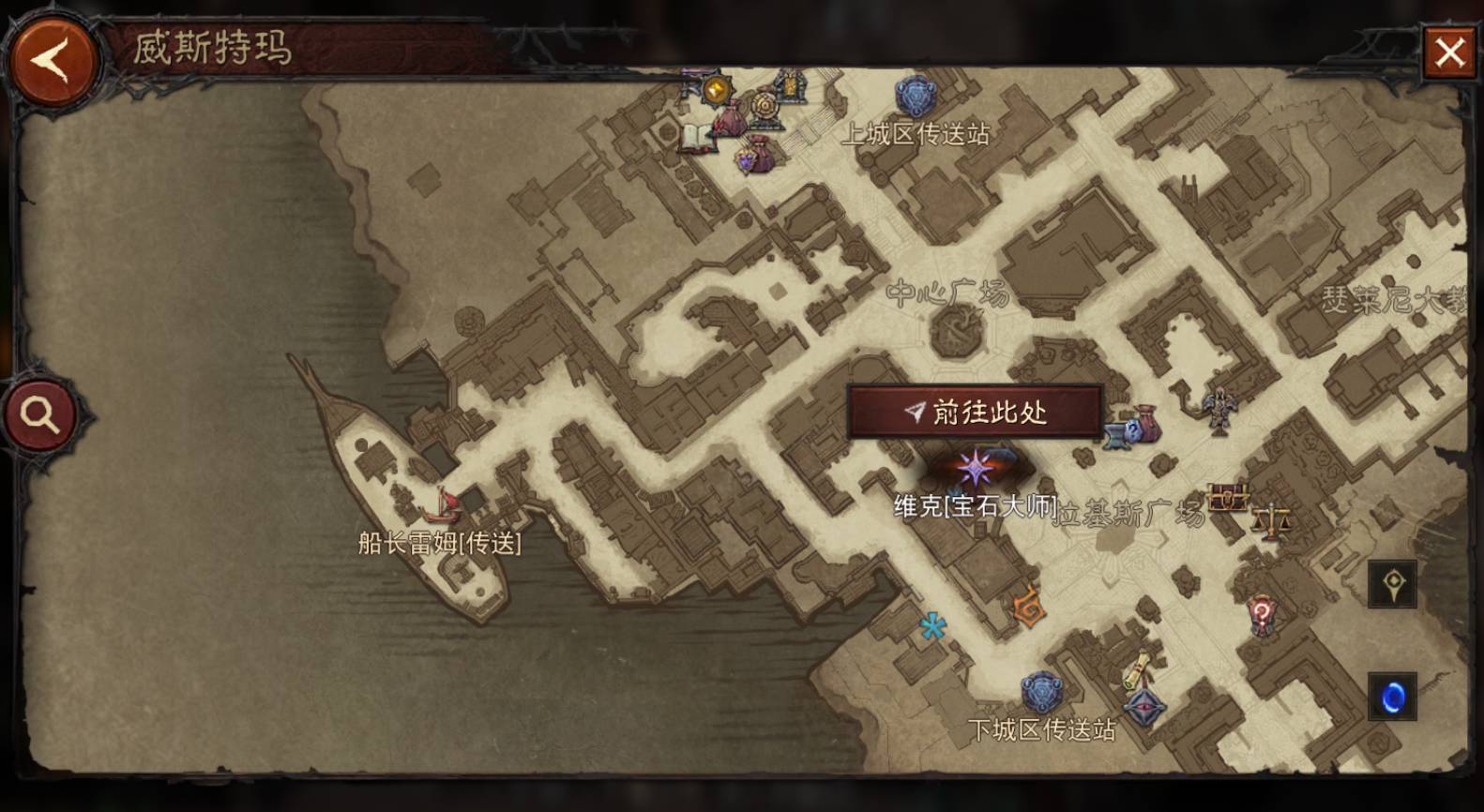Viewport: 1484px width, 812px height.
Task: Select the orange emblem marker below the plaza
Action: tap(1029, 608)
